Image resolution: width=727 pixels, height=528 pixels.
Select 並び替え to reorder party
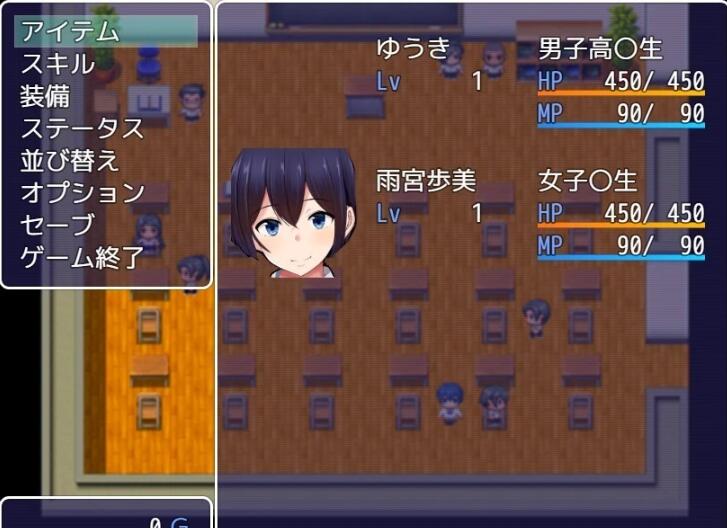[x=70, y=160]
